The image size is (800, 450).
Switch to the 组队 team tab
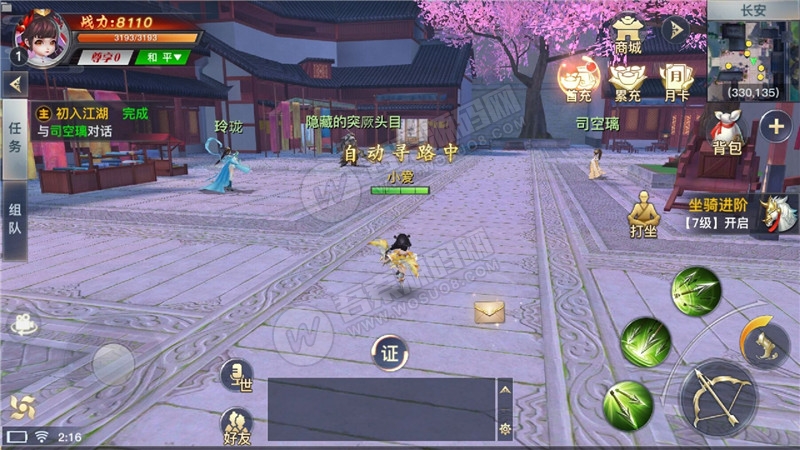14,222
